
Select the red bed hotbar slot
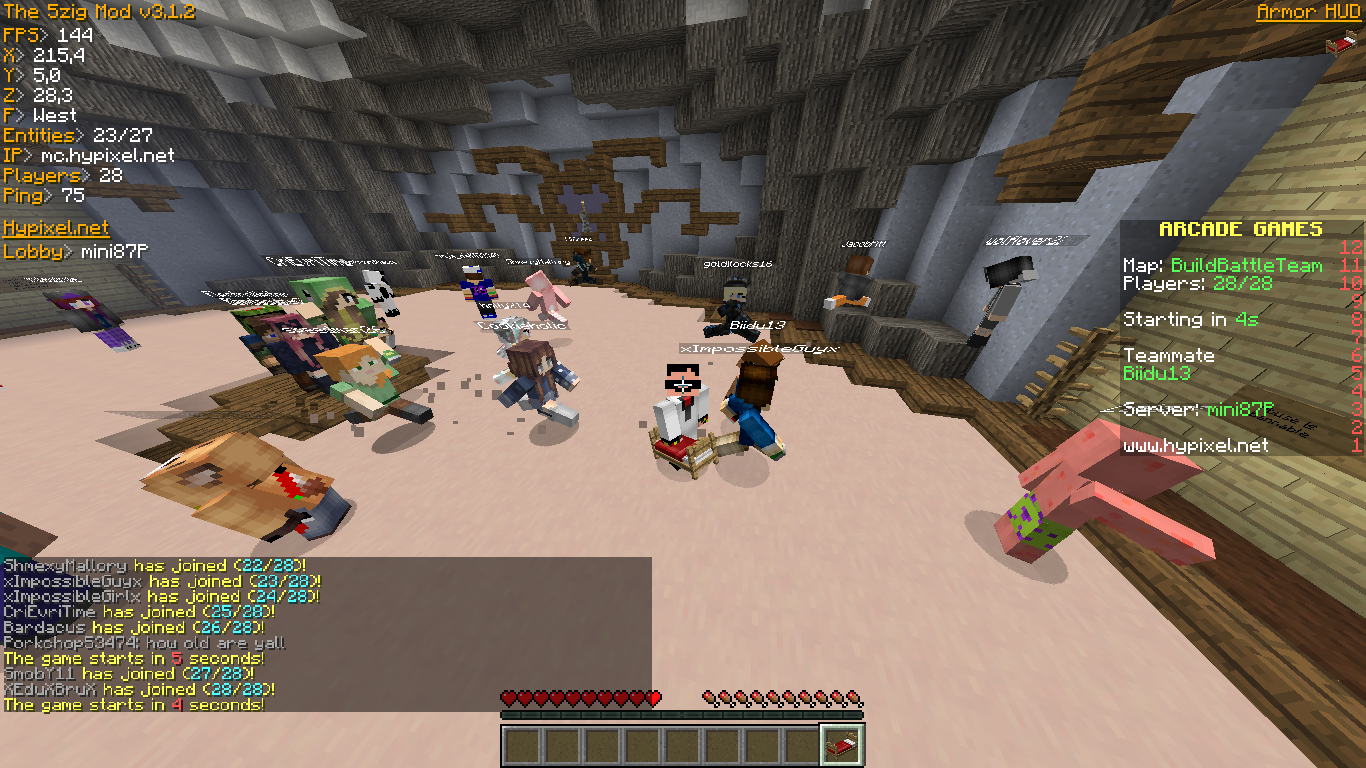click(842, 745)
